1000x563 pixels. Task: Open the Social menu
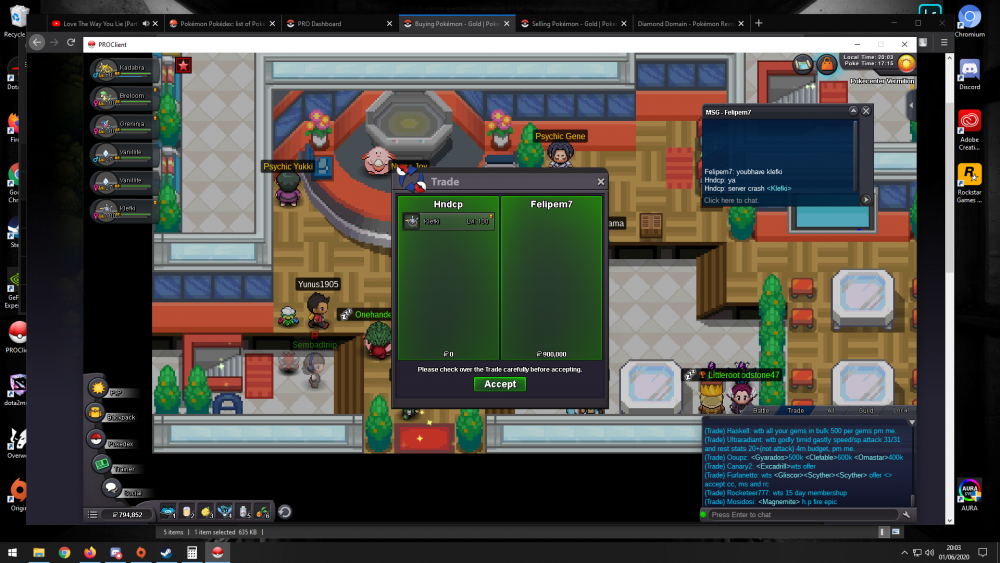tap(111, 489)
